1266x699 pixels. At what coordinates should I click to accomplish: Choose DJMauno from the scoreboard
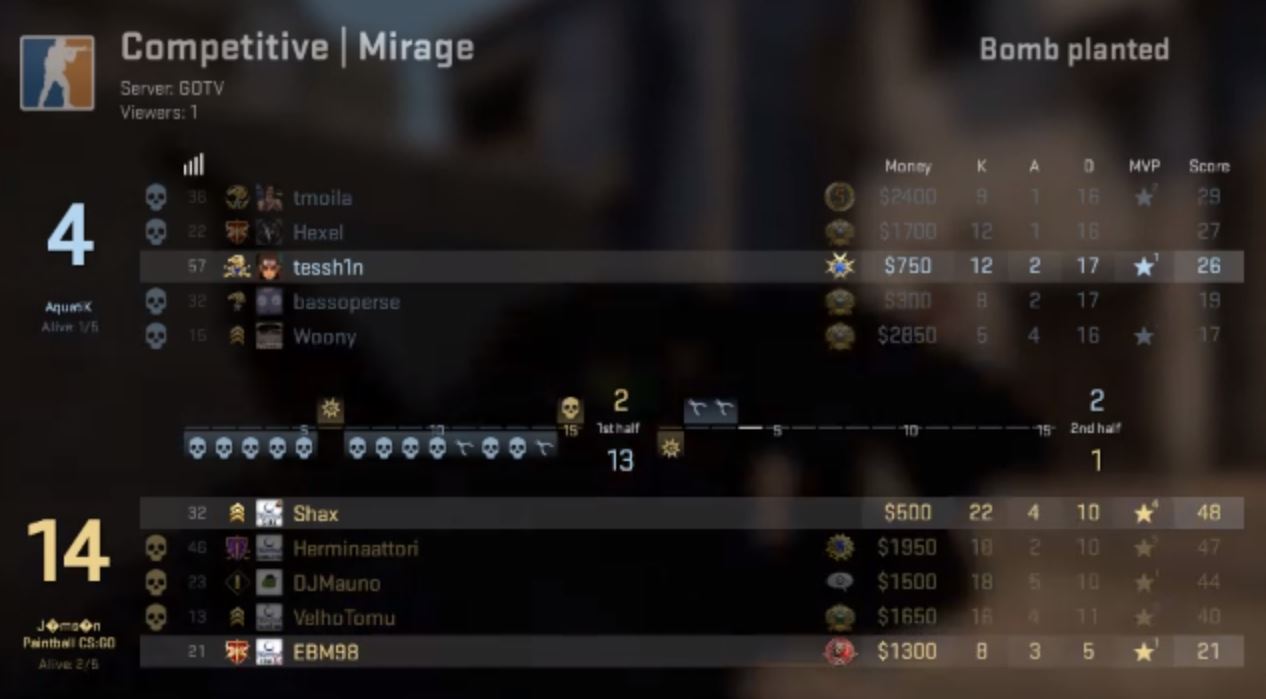[x=336, y=583]
